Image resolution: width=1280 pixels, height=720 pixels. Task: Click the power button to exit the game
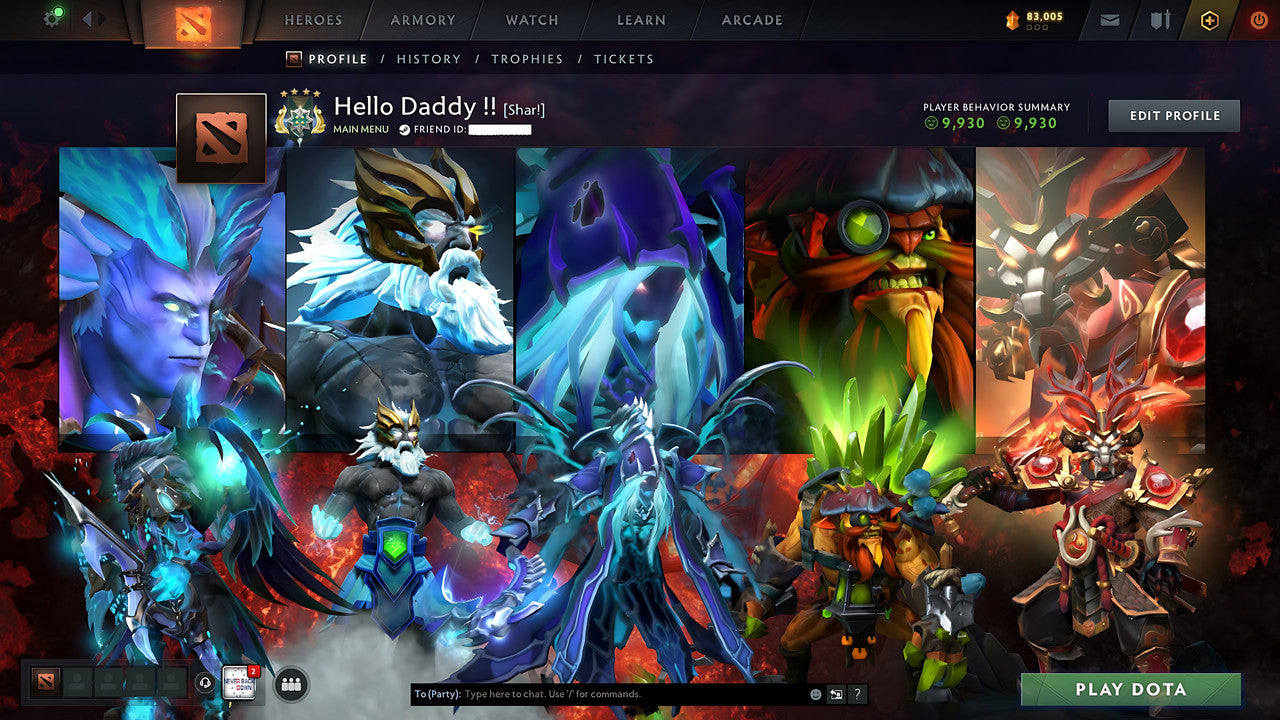click(x=1258, y=20)
